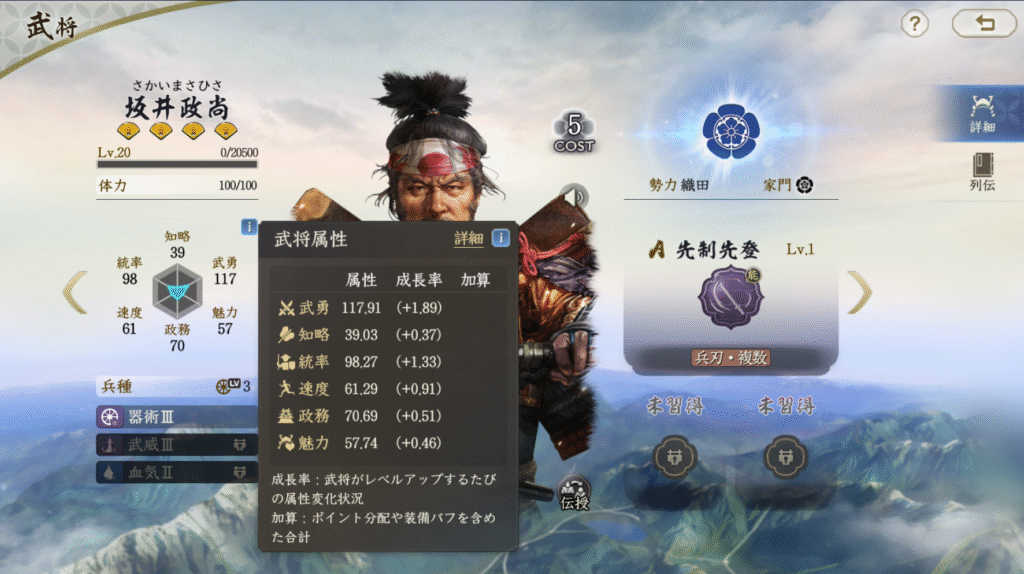Open the hexagon stats radar chart

177,291
